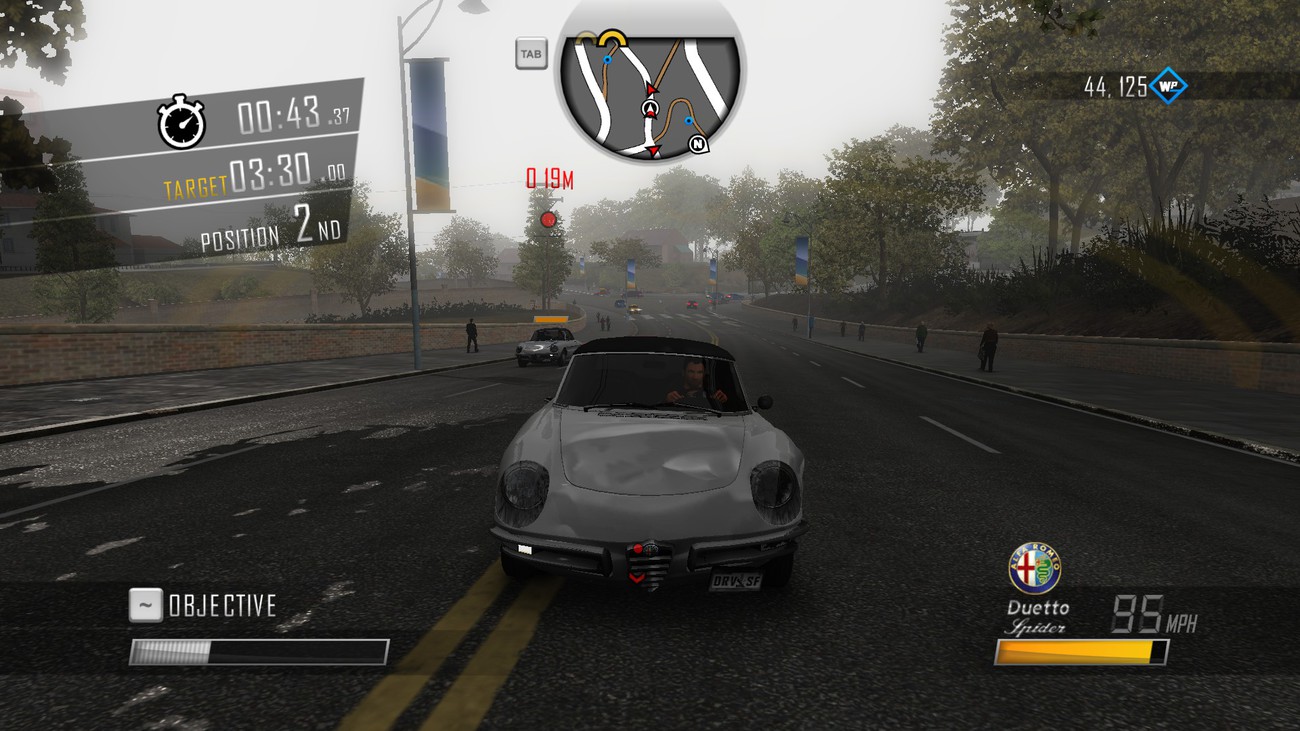
Task: Show the Objective tracker
Action: coord(146,605)
